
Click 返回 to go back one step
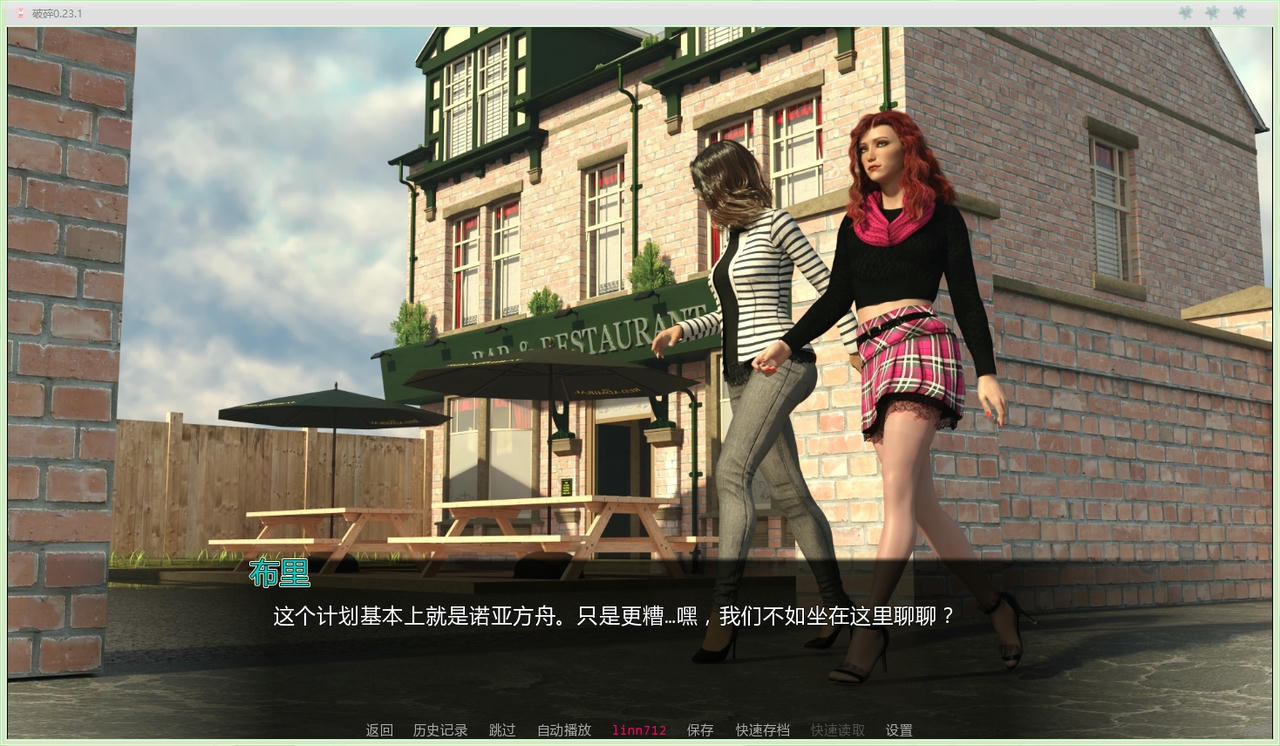point(377,730)
